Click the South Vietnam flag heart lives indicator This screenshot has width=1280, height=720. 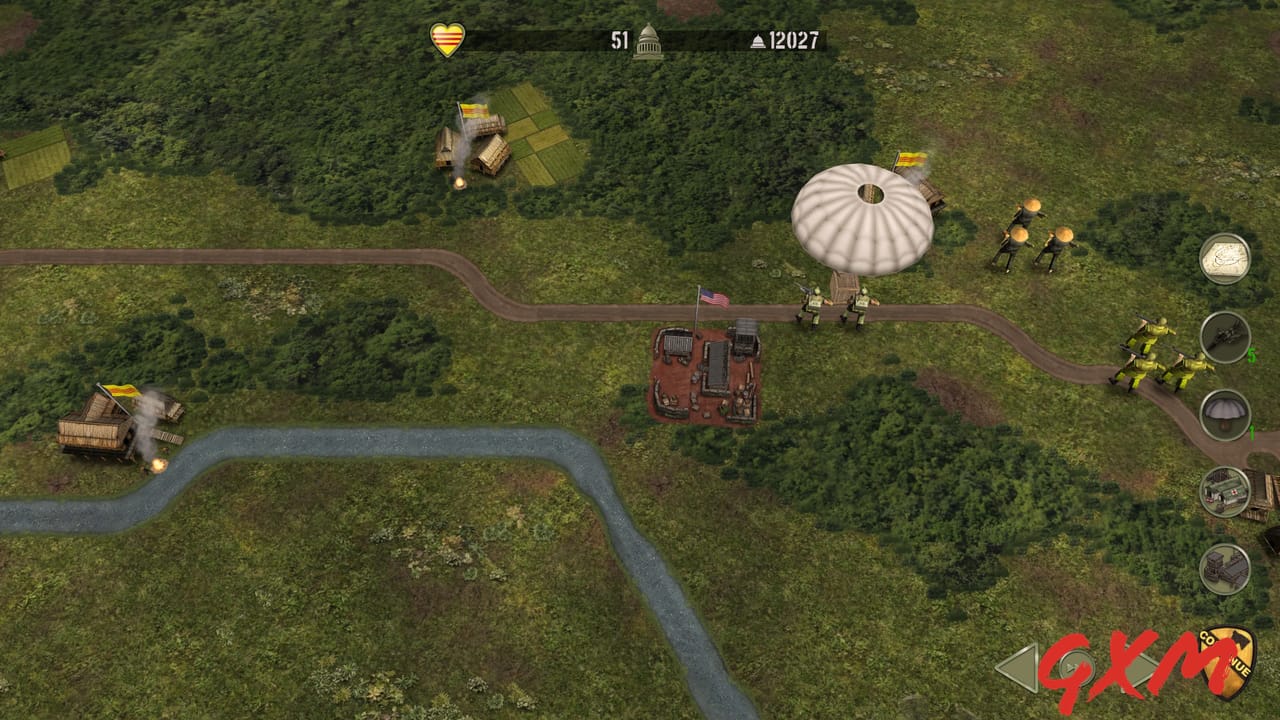[x=450, y=38]
